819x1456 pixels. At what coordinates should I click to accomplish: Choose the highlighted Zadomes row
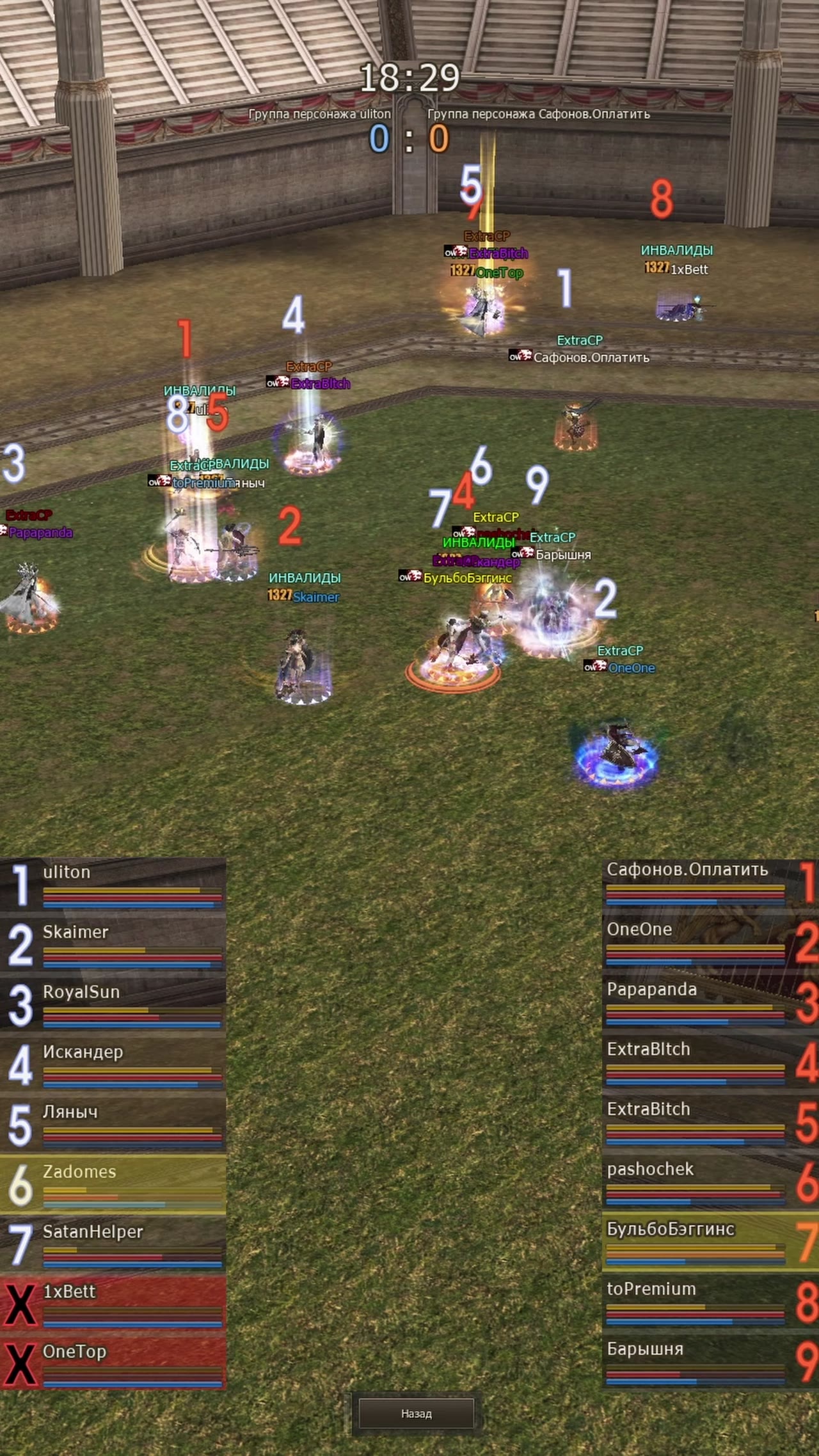pos(113,1185)
